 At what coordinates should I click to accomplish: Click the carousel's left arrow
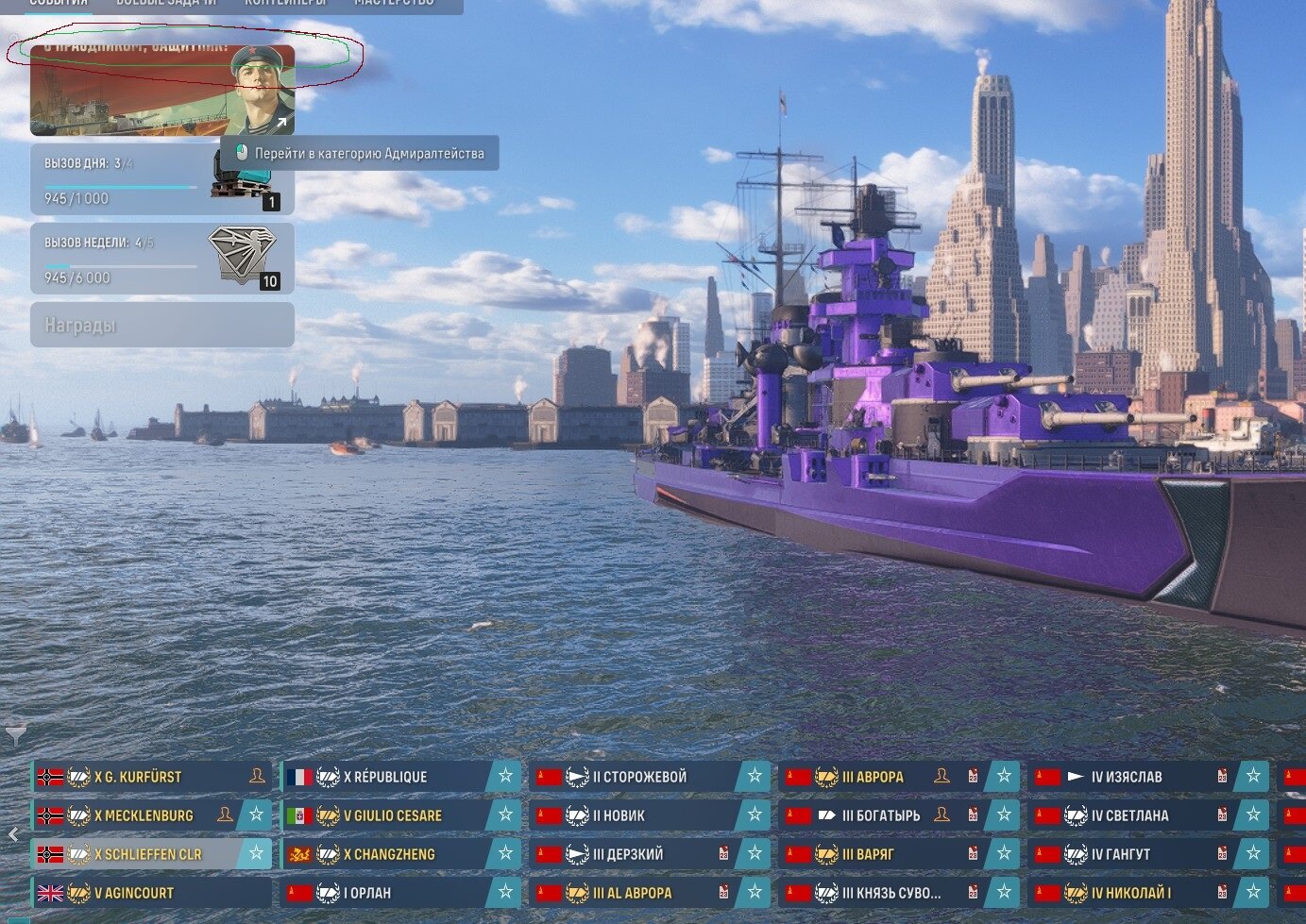13,834
